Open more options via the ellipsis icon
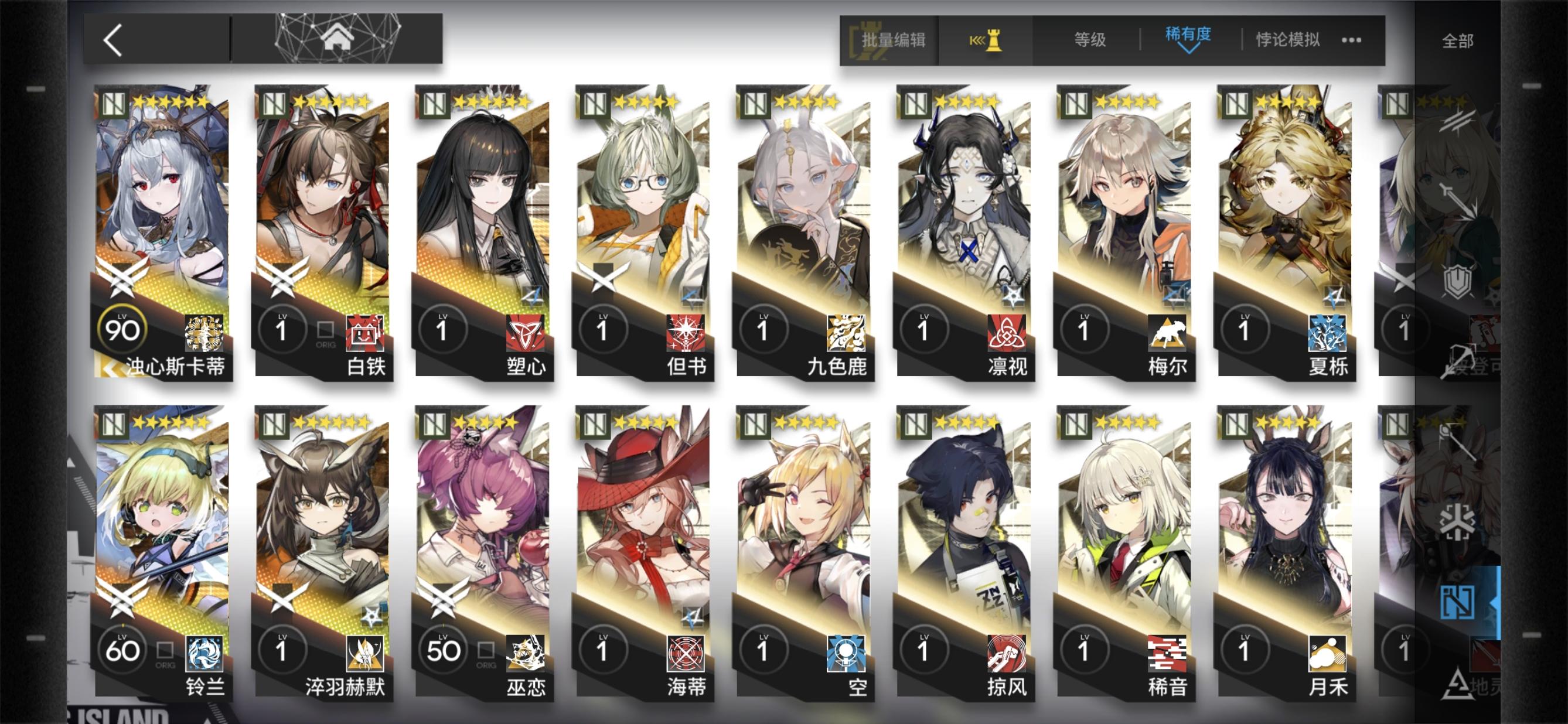This screenshot has width=1568, height=724. coord(1351,40)
